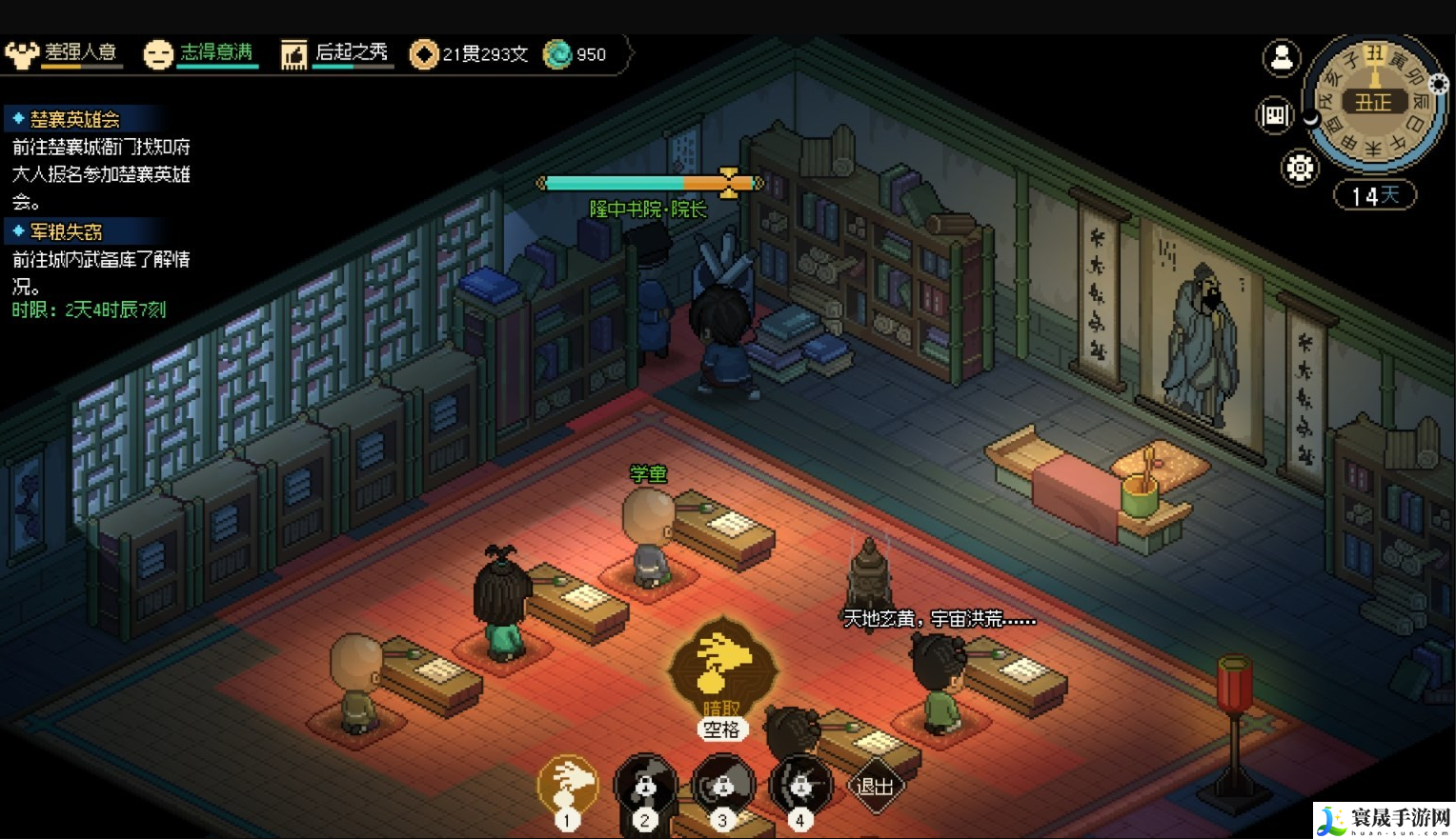Open the 楚襄英雄会 quest entry
Viewport: 1456px width, 839px height.
click(74, 119)
